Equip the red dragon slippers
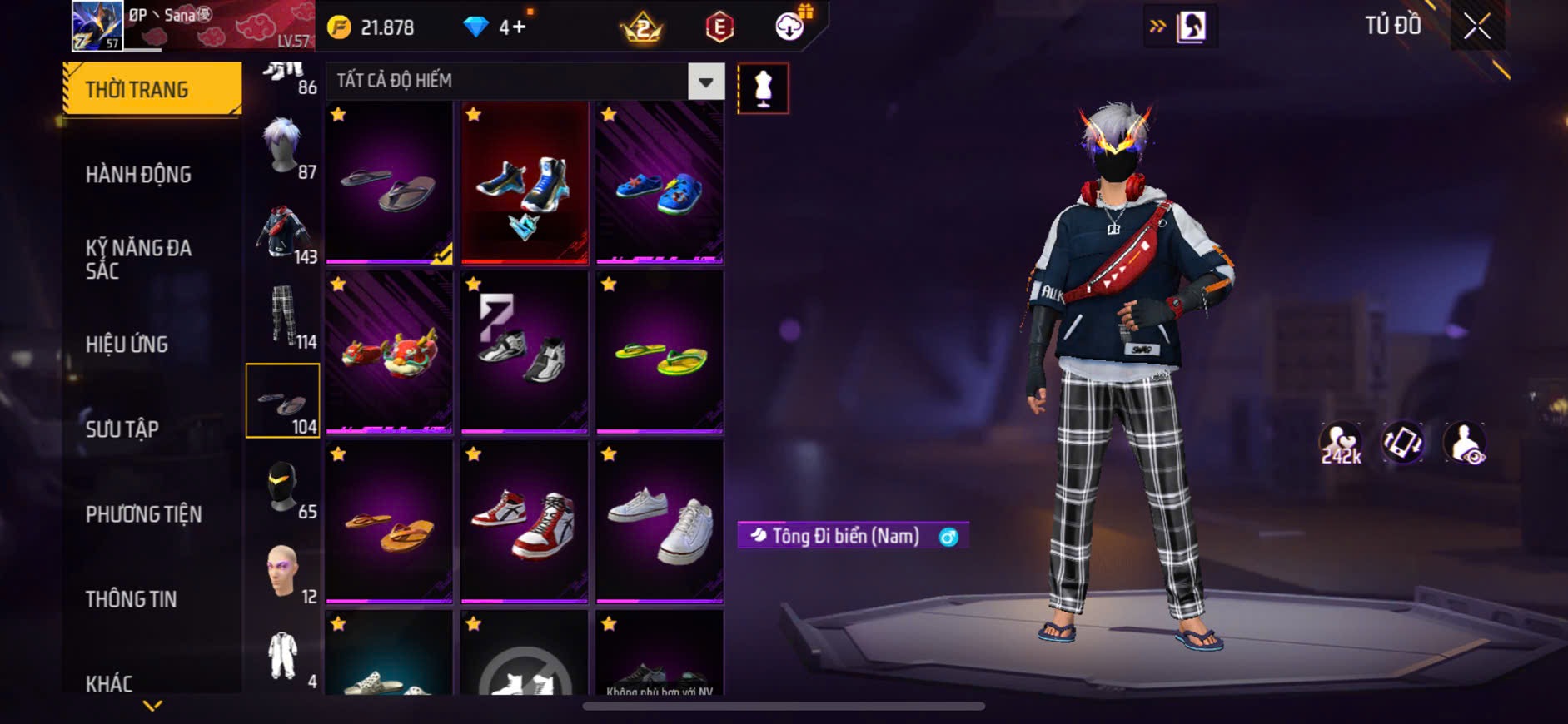The image size is (1568, 724). (x=389, y=351)
